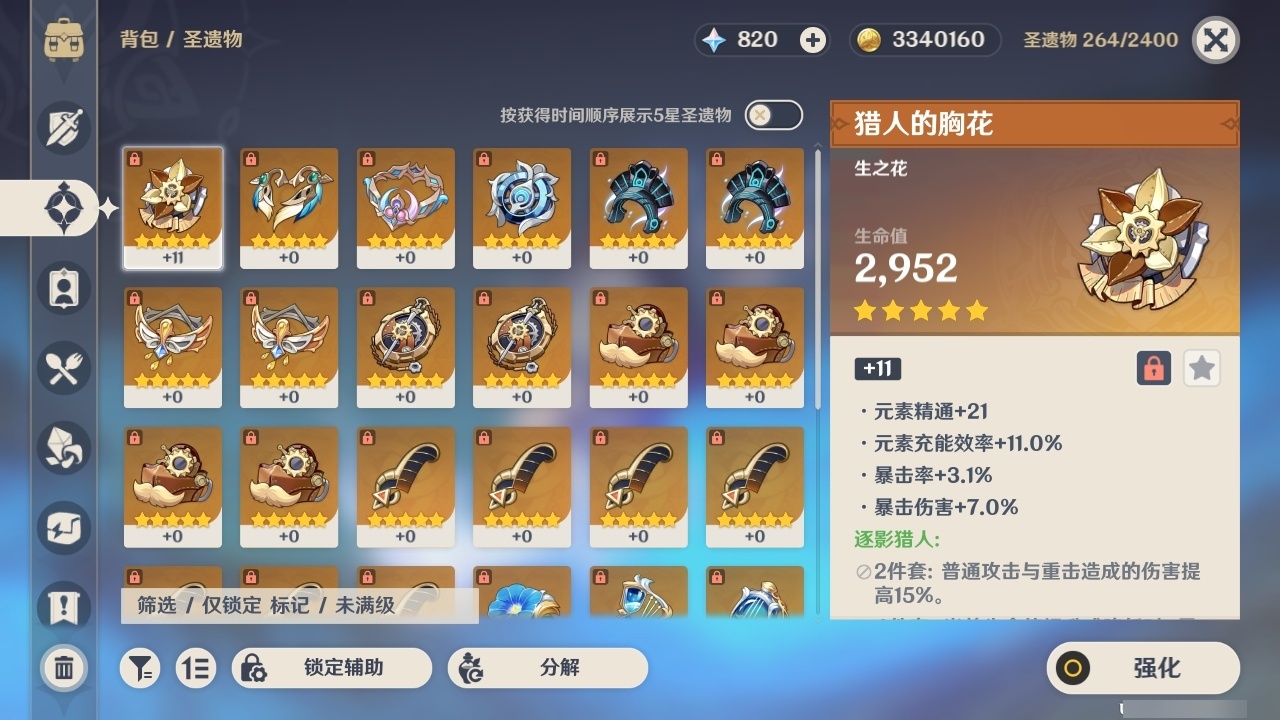Viewport: 1280px width, 720px height.
Task: Close the inventory with the X button
Action: 1213,40
